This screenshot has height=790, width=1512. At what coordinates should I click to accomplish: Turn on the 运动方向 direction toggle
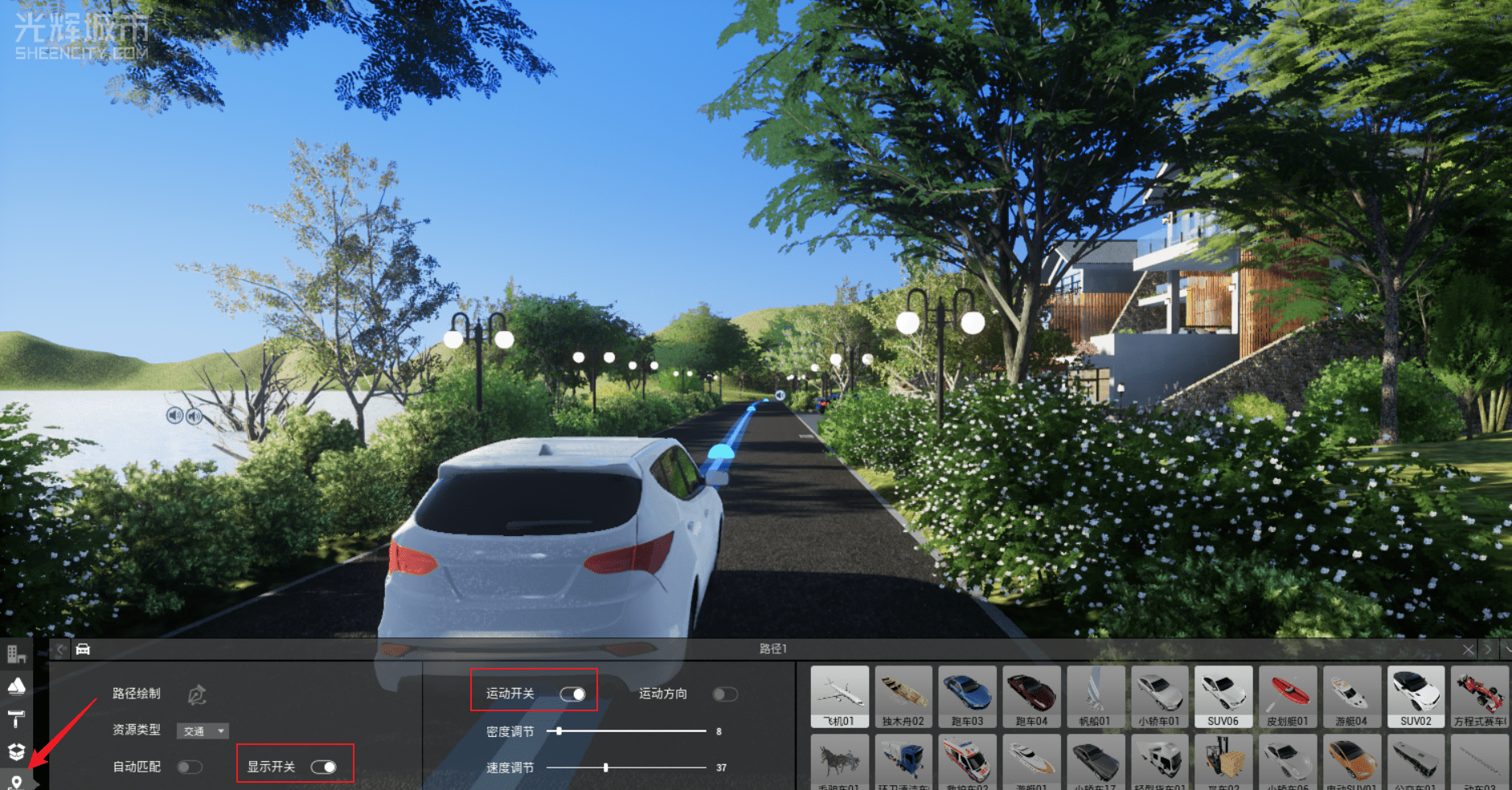[x=724, y=694]
